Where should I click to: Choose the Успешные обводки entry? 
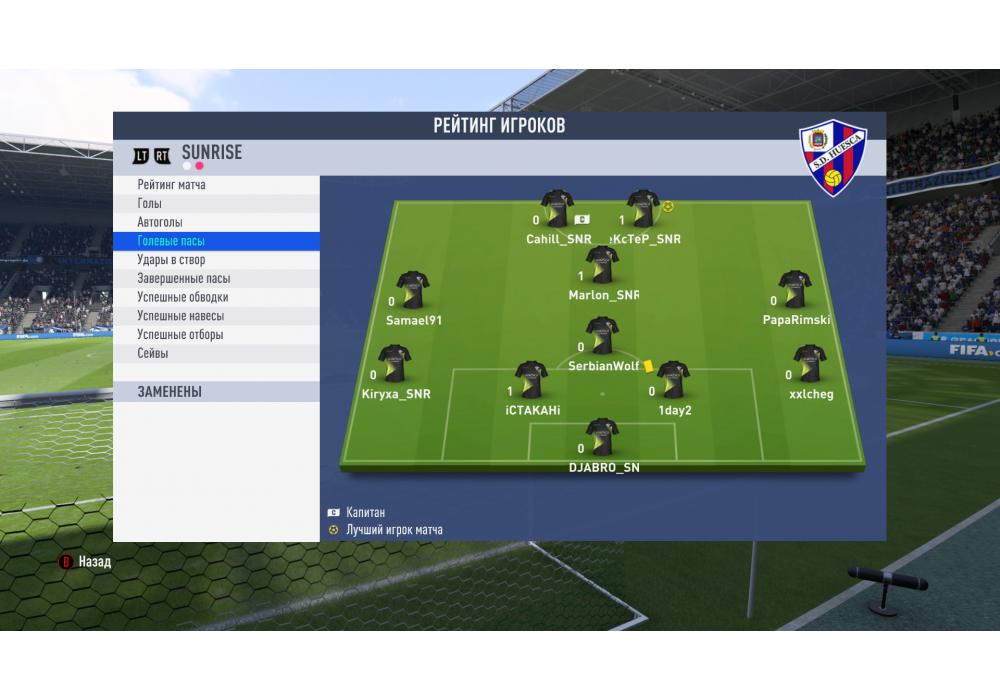pos(216,297)
